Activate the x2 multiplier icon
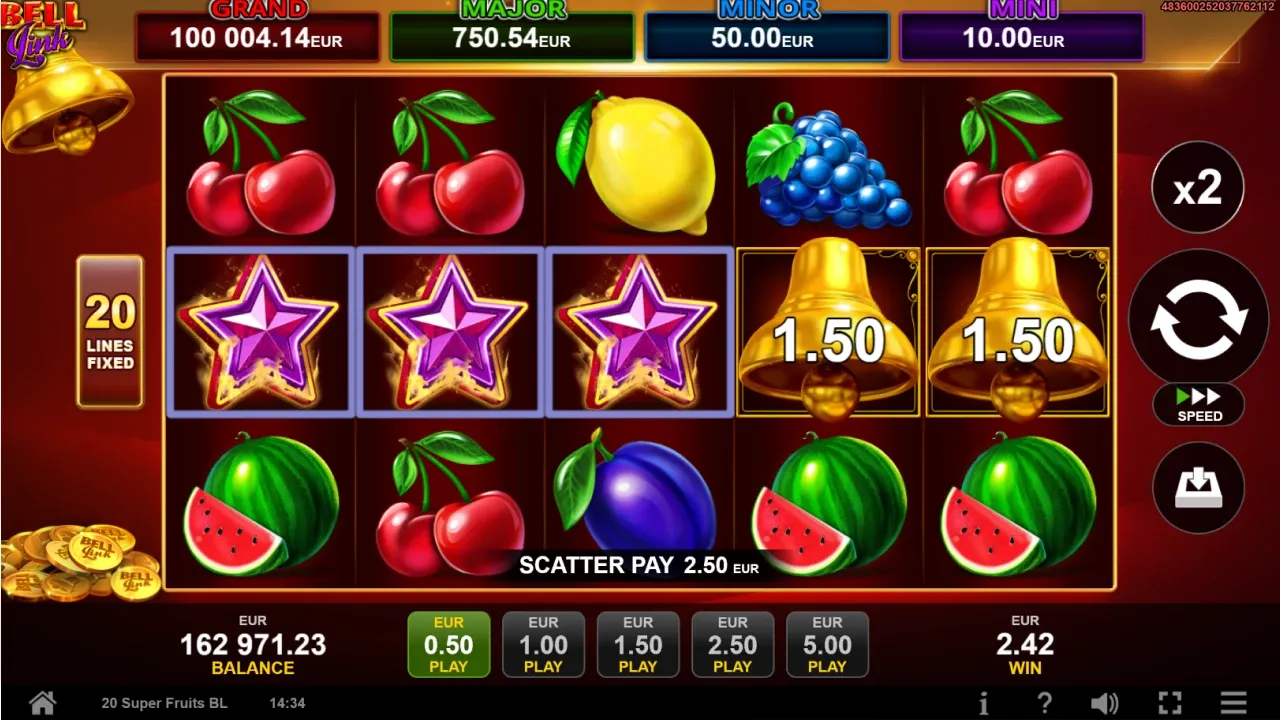This screenshot has height=720, width=1280. (1198, 187)
